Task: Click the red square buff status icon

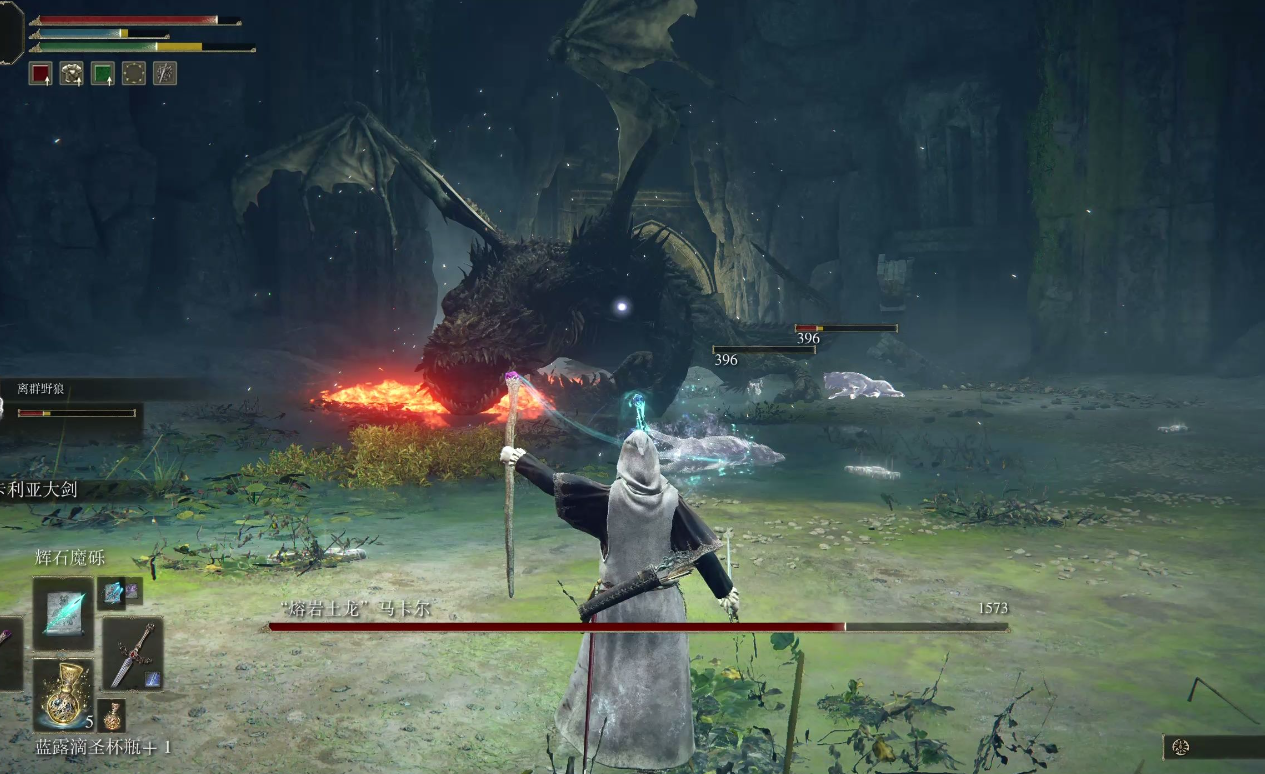Action: (40, 73)
